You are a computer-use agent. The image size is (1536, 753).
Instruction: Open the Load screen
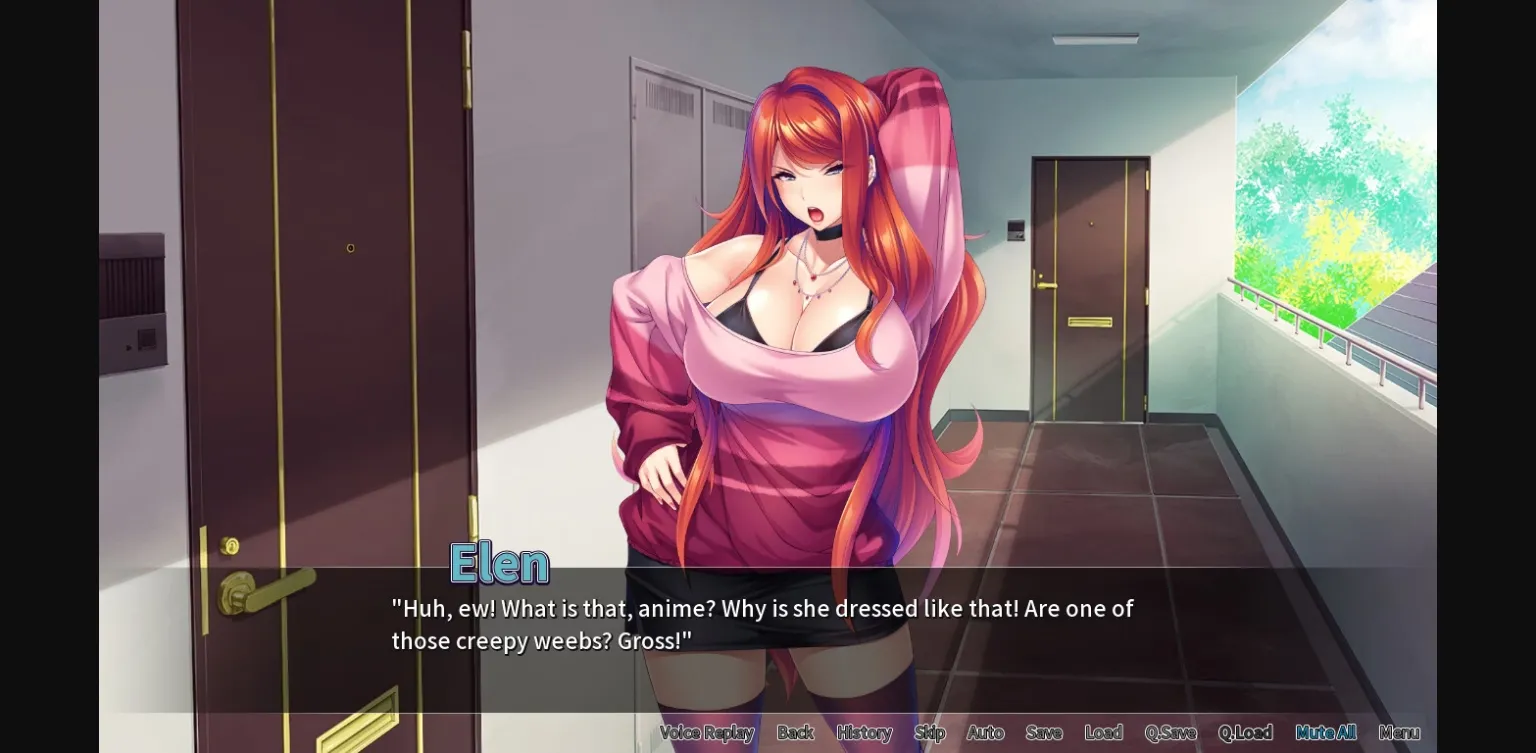tap(1104, 732)
